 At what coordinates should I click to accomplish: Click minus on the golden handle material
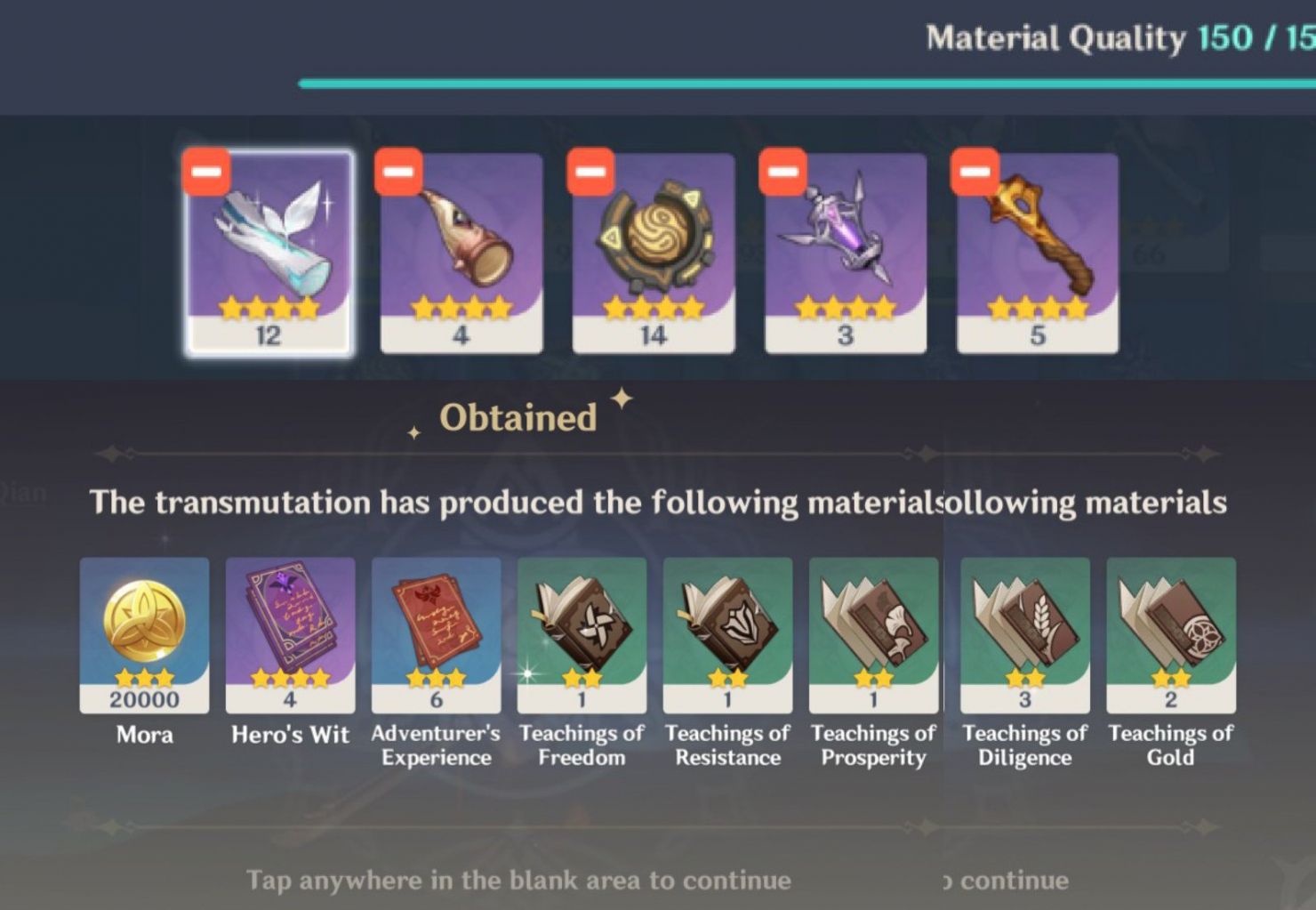pos(975,169)
